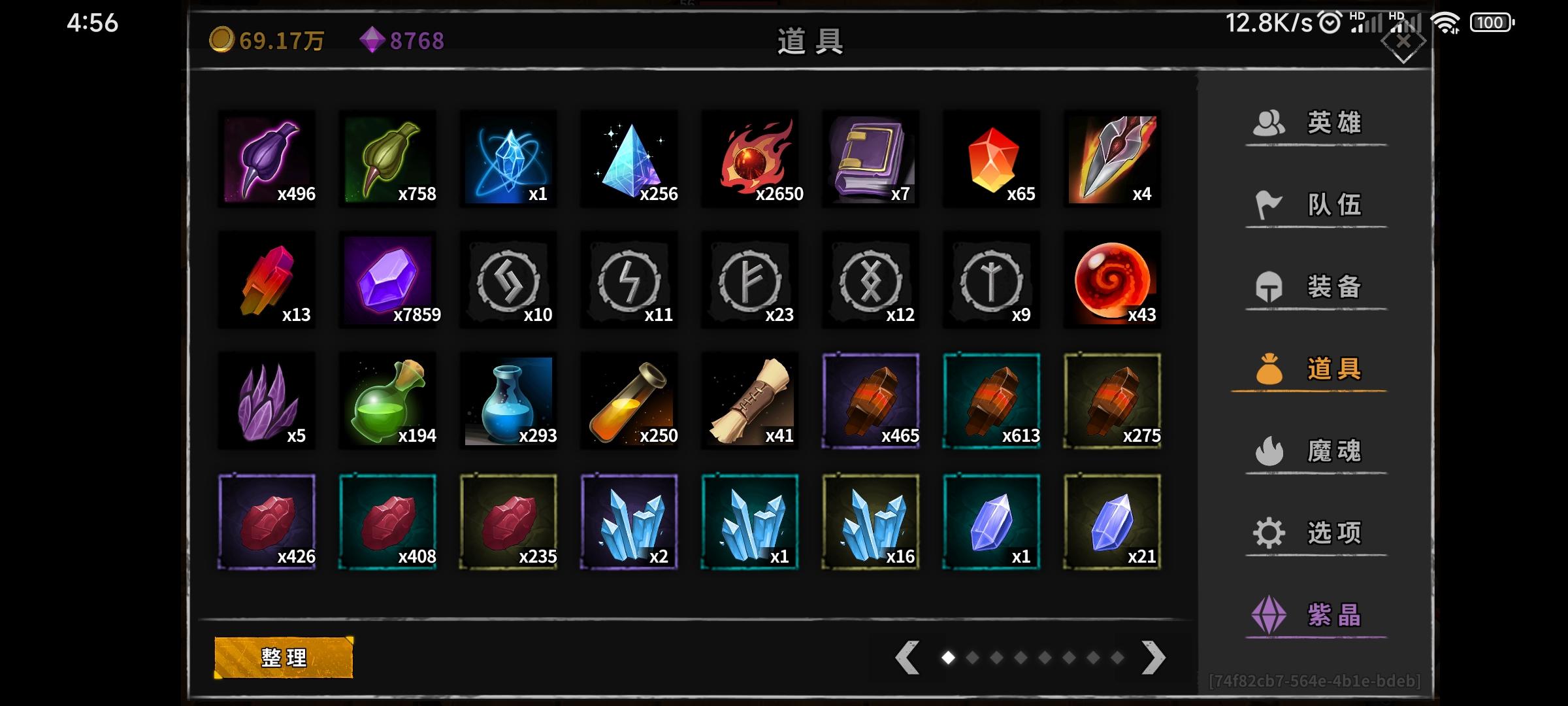The width and height of the screenshot is (1568, 706).
Task: Click the green potion x194 thumbnail
Action: (x=388, y=401)
